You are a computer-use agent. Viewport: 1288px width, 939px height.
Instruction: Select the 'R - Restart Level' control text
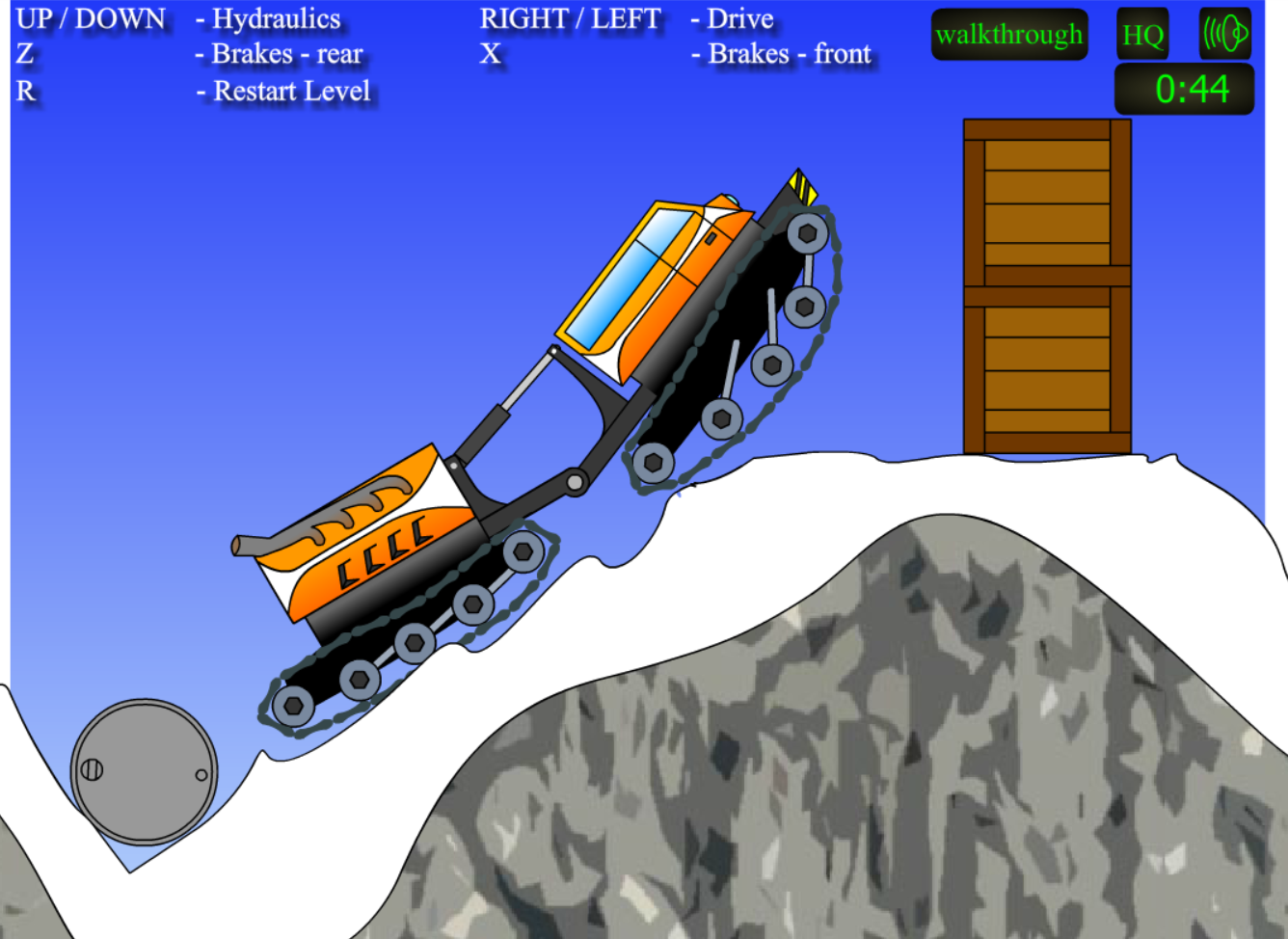(x=193, y=91)
